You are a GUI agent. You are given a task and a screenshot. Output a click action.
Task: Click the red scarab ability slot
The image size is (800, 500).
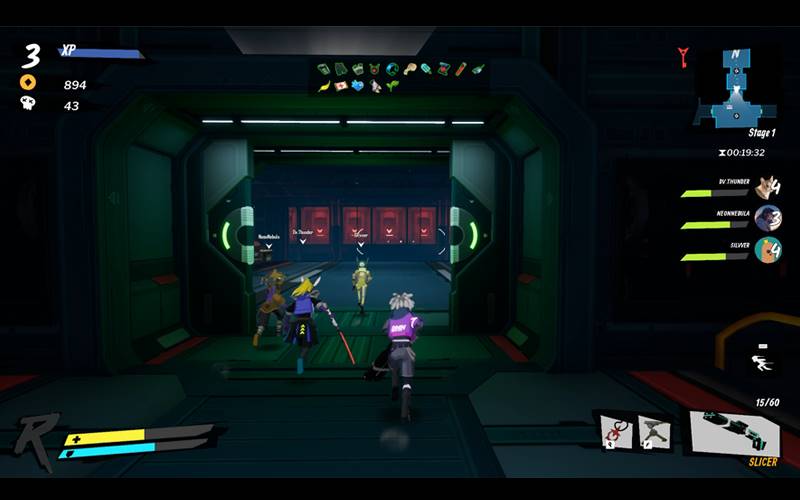coord(615,431)
